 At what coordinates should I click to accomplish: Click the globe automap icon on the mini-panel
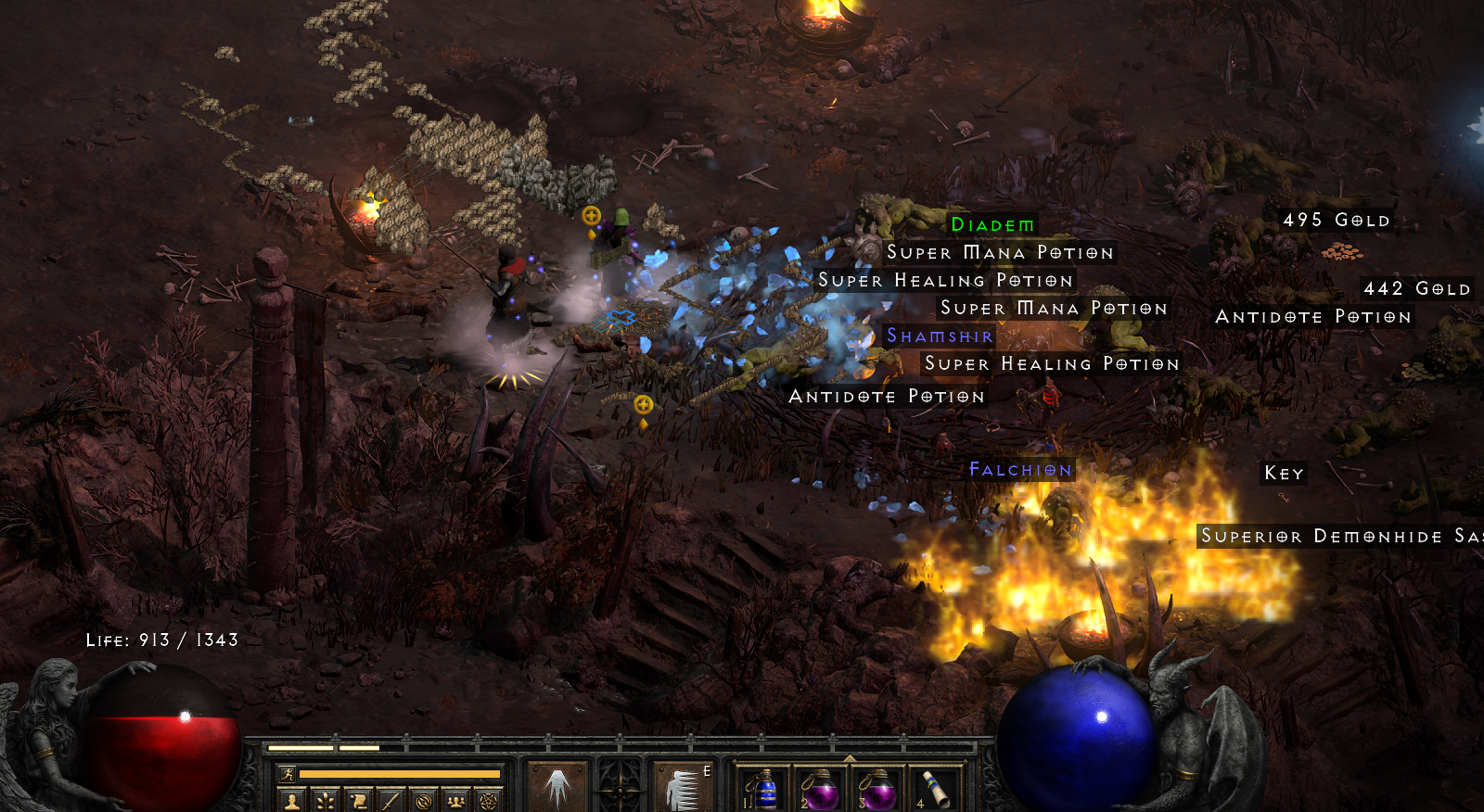424,802
